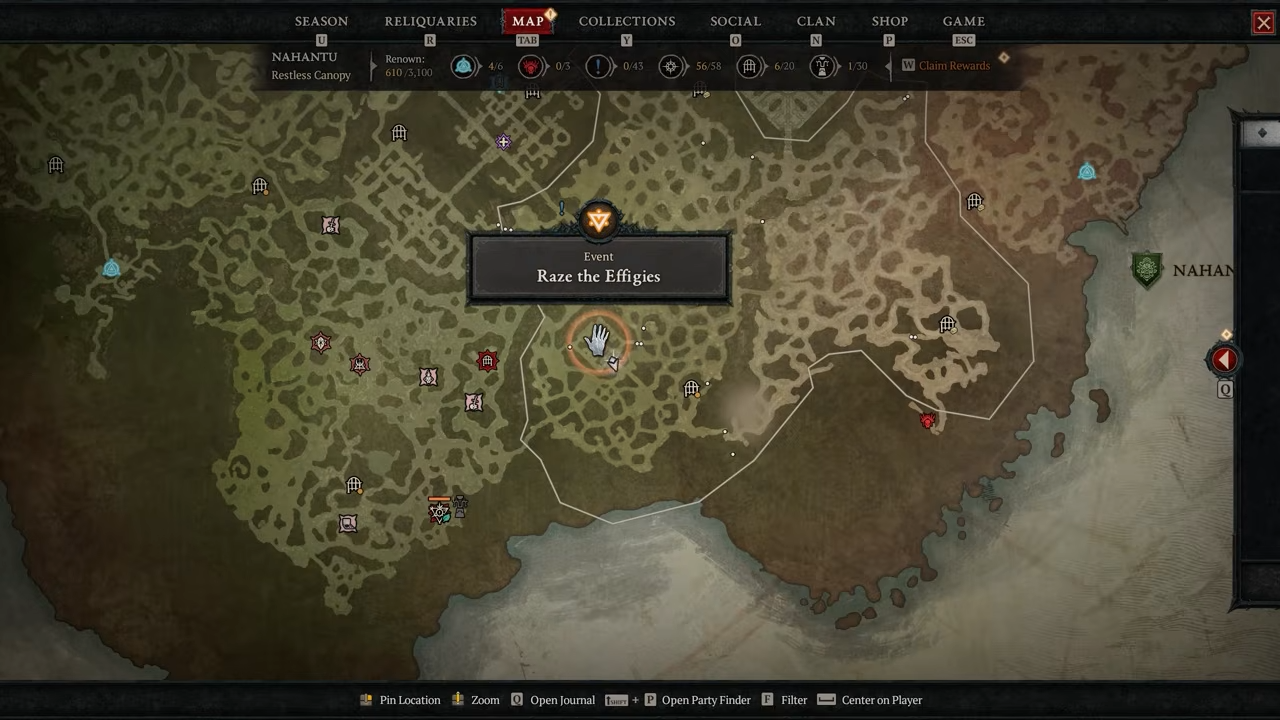The width and height of the screenshot is (1280, 720).
Task: Go to the Shop tab
Action: 889,21
